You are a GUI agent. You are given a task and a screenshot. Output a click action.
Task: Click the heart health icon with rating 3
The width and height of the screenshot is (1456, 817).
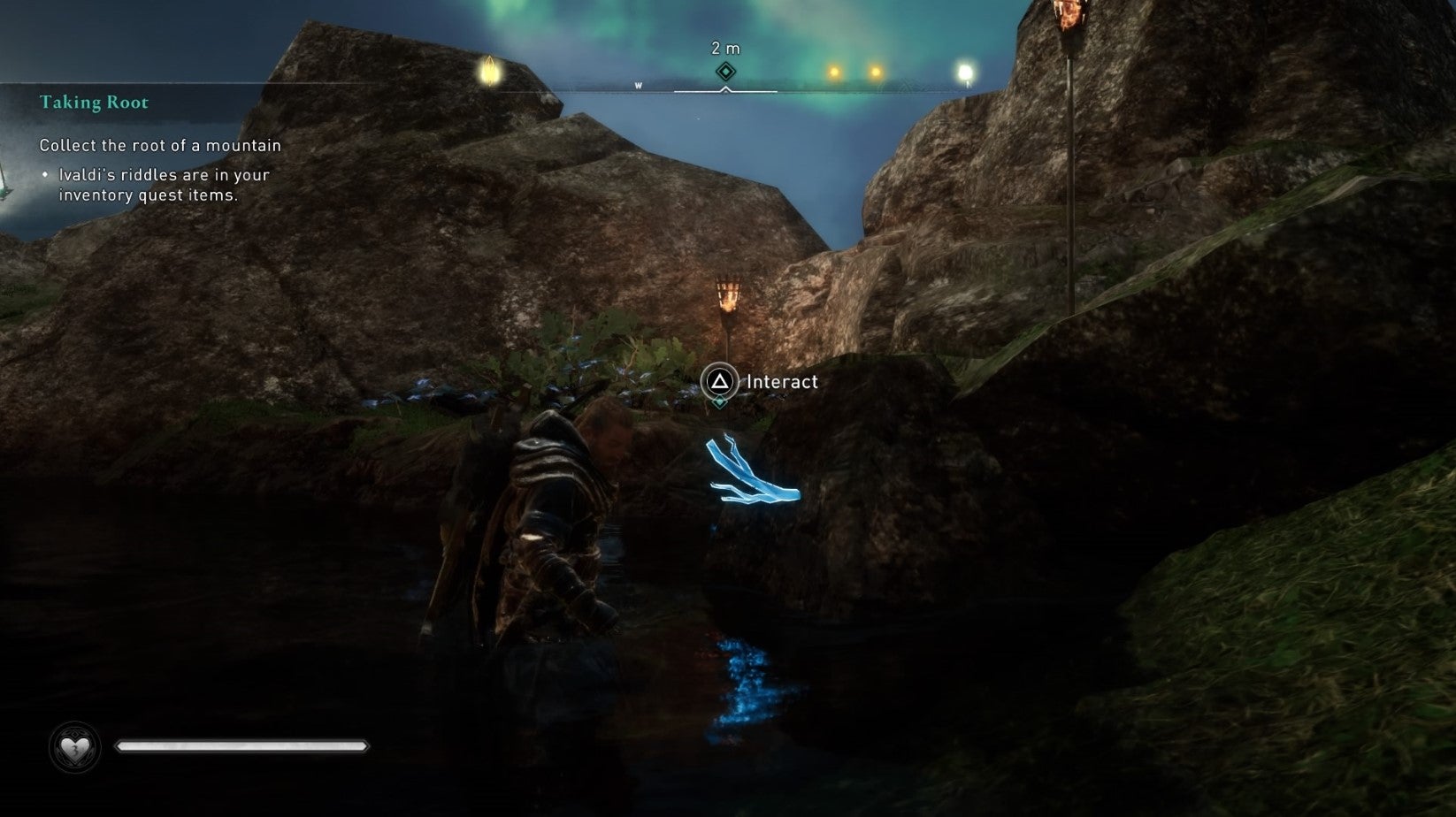(75, 745)
